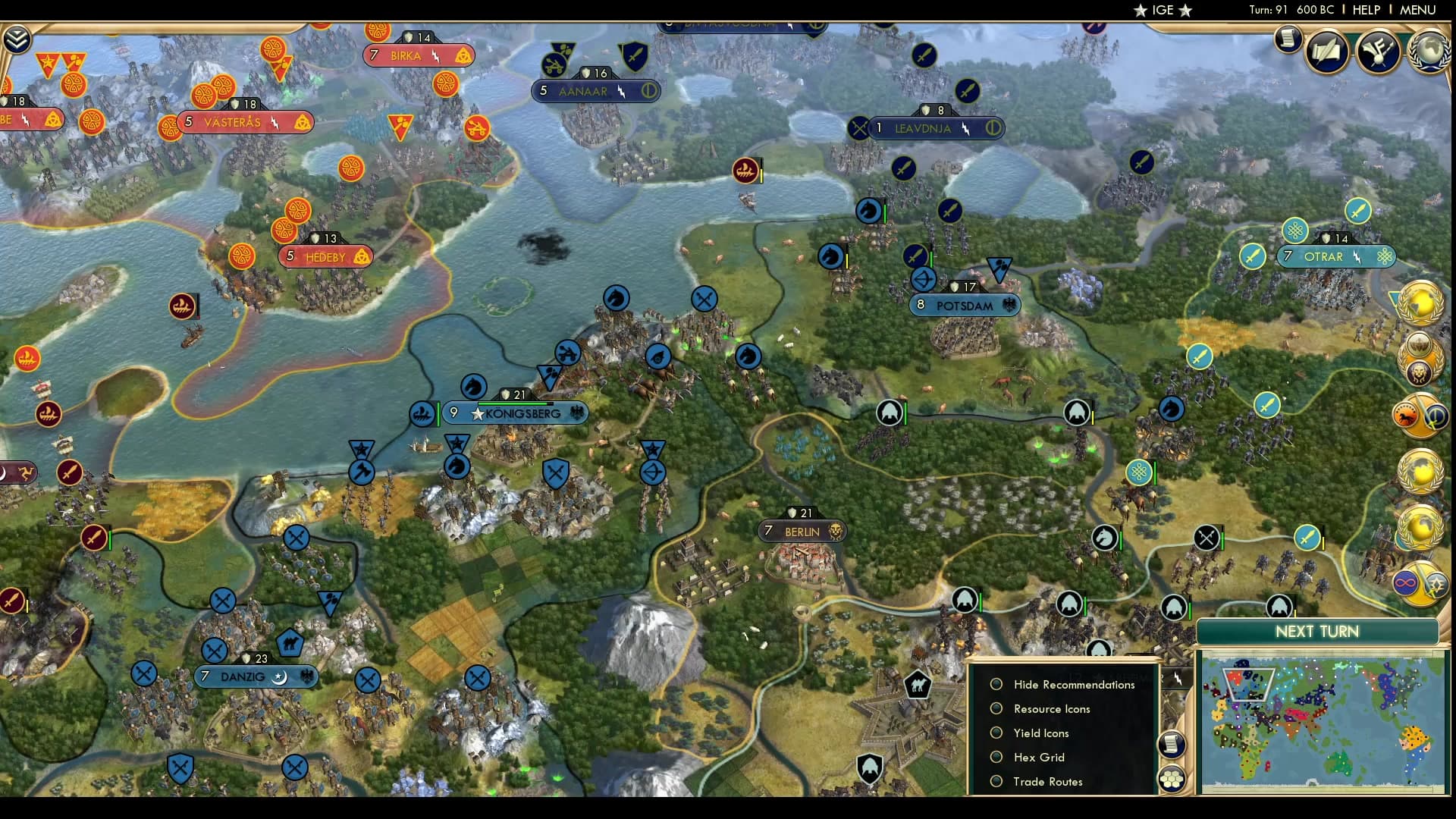Select the Berlin city banner

pos(802,532)
